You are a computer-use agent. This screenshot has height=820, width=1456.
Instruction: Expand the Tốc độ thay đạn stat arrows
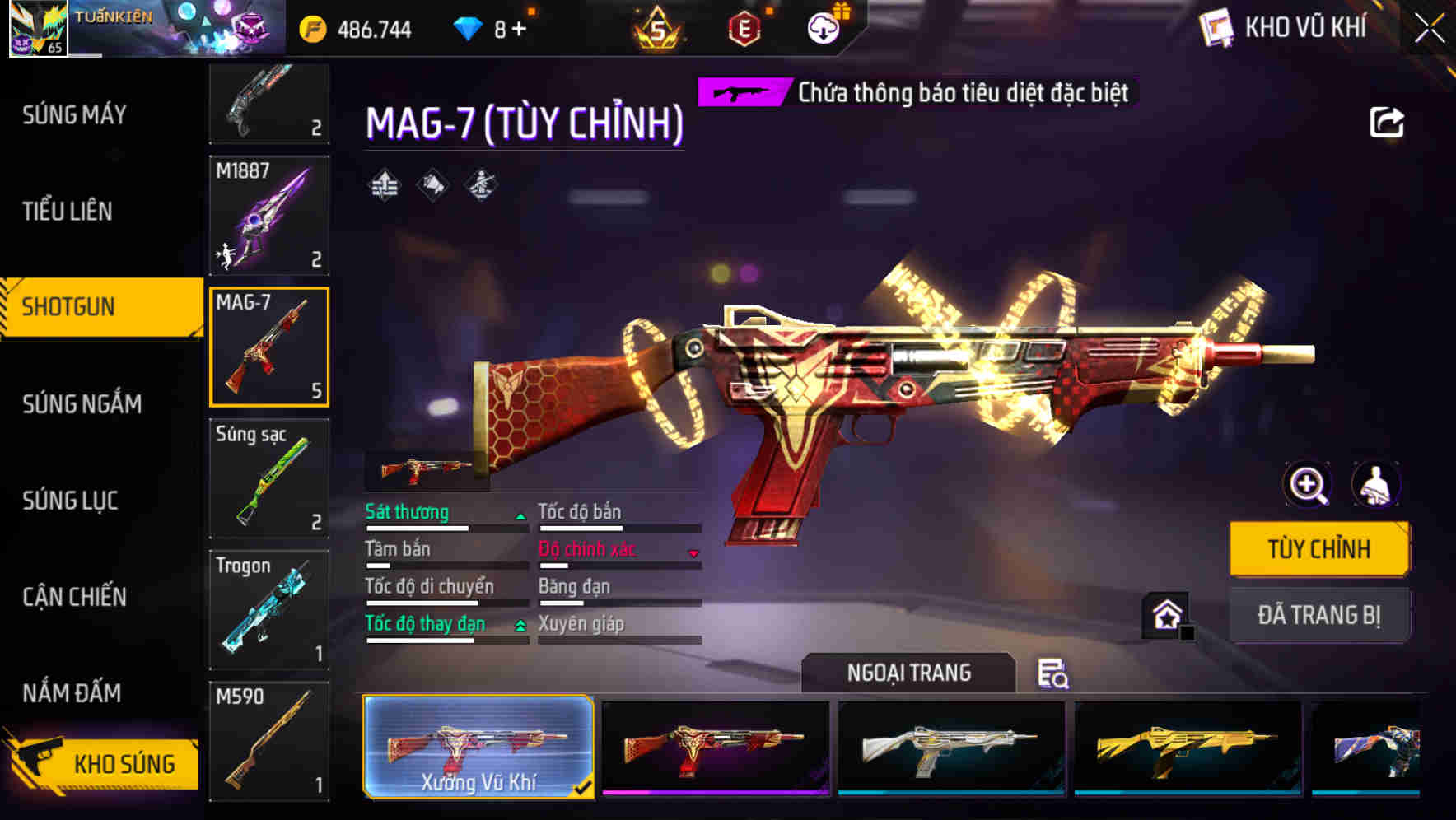pos(520,625)
